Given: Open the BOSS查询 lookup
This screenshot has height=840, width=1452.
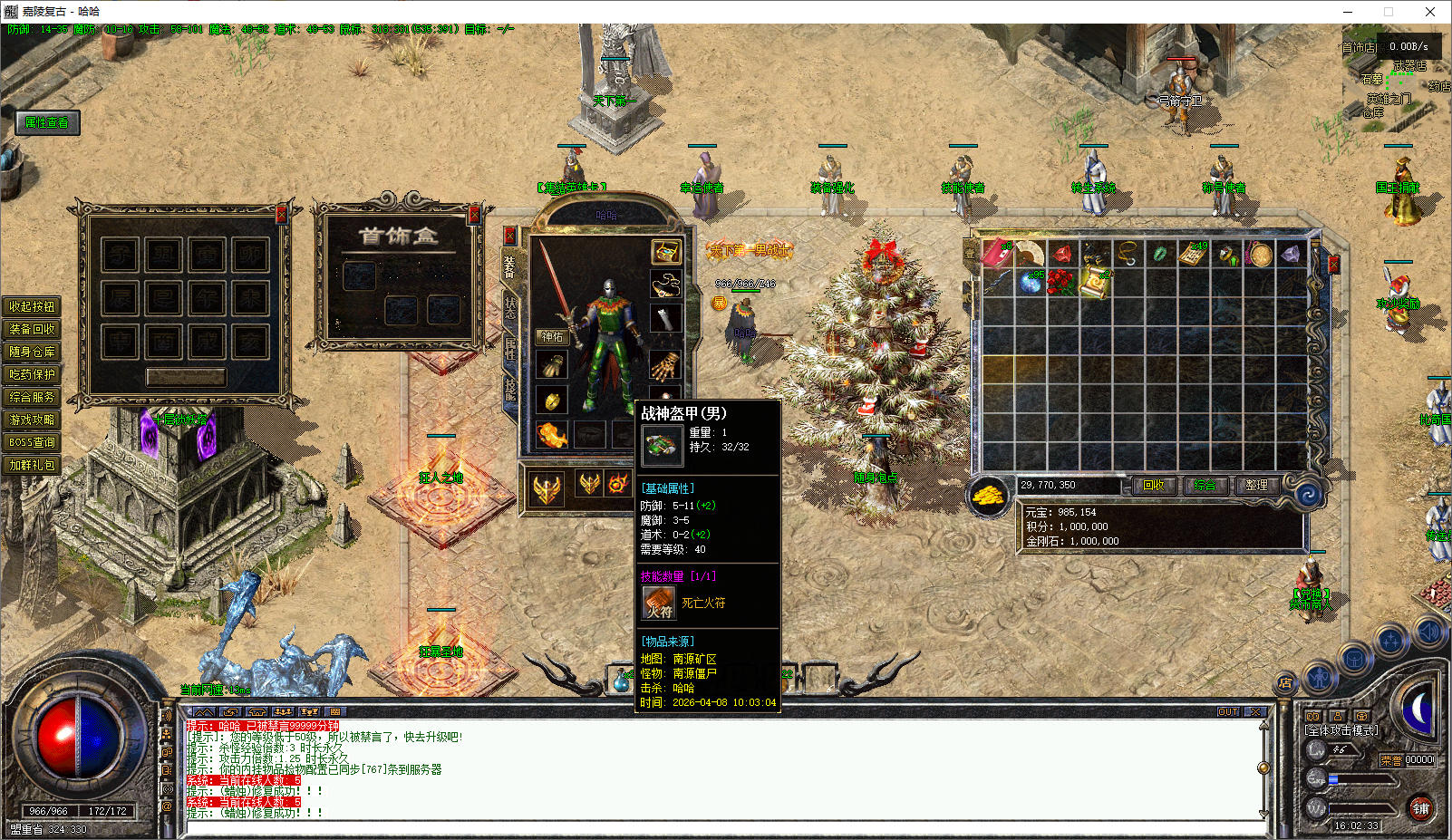Looking at the screenshot, I should coord(32,442).
